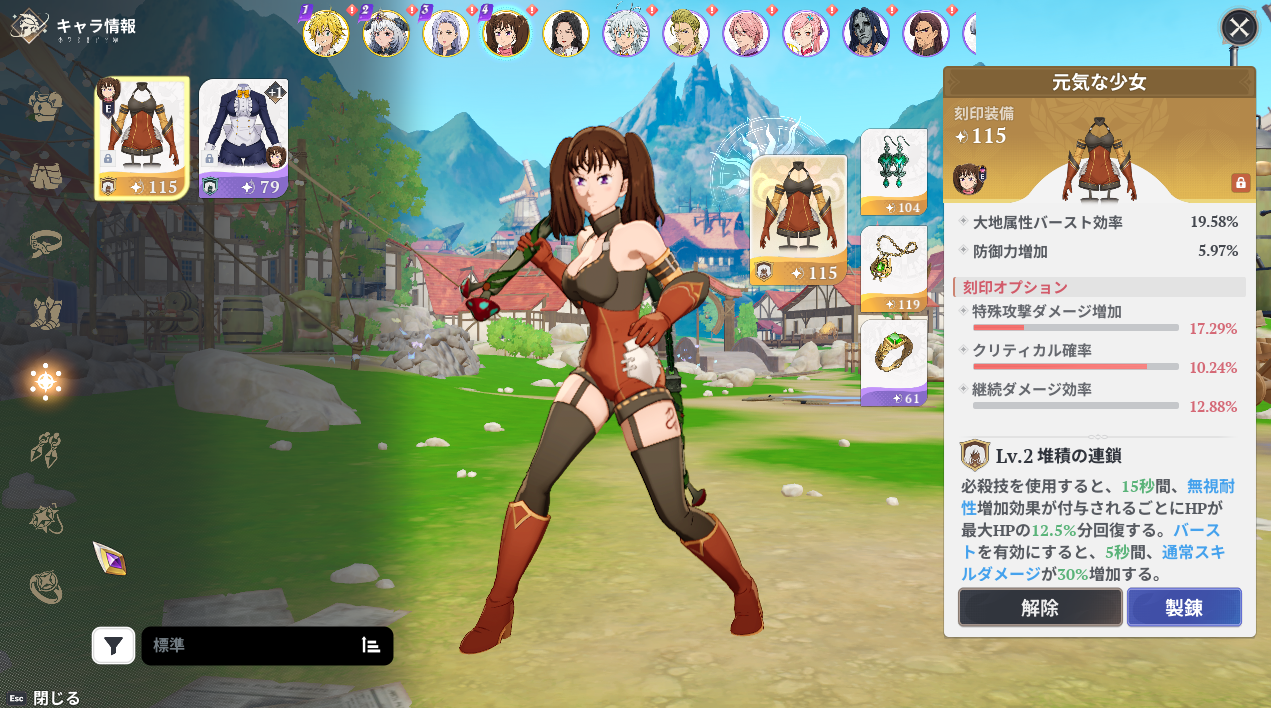Select the equipped green ring slot
1271x708 pixels.
click(893, 360)
